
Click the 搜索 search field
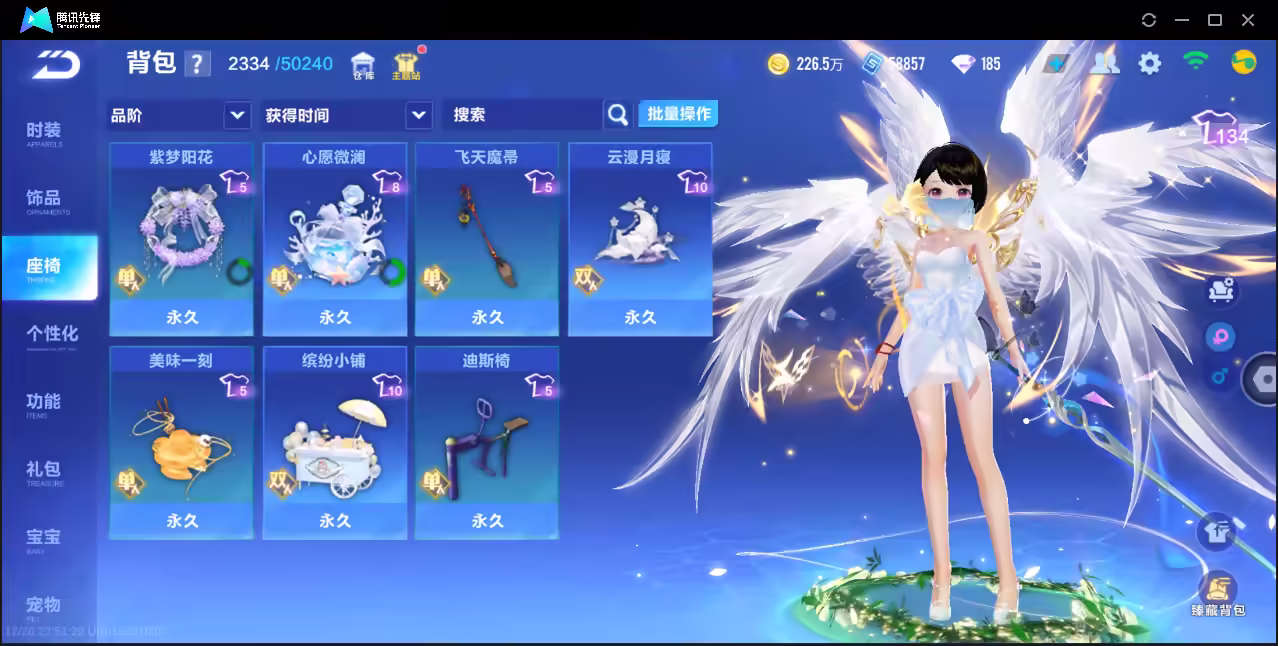(522, 115)
